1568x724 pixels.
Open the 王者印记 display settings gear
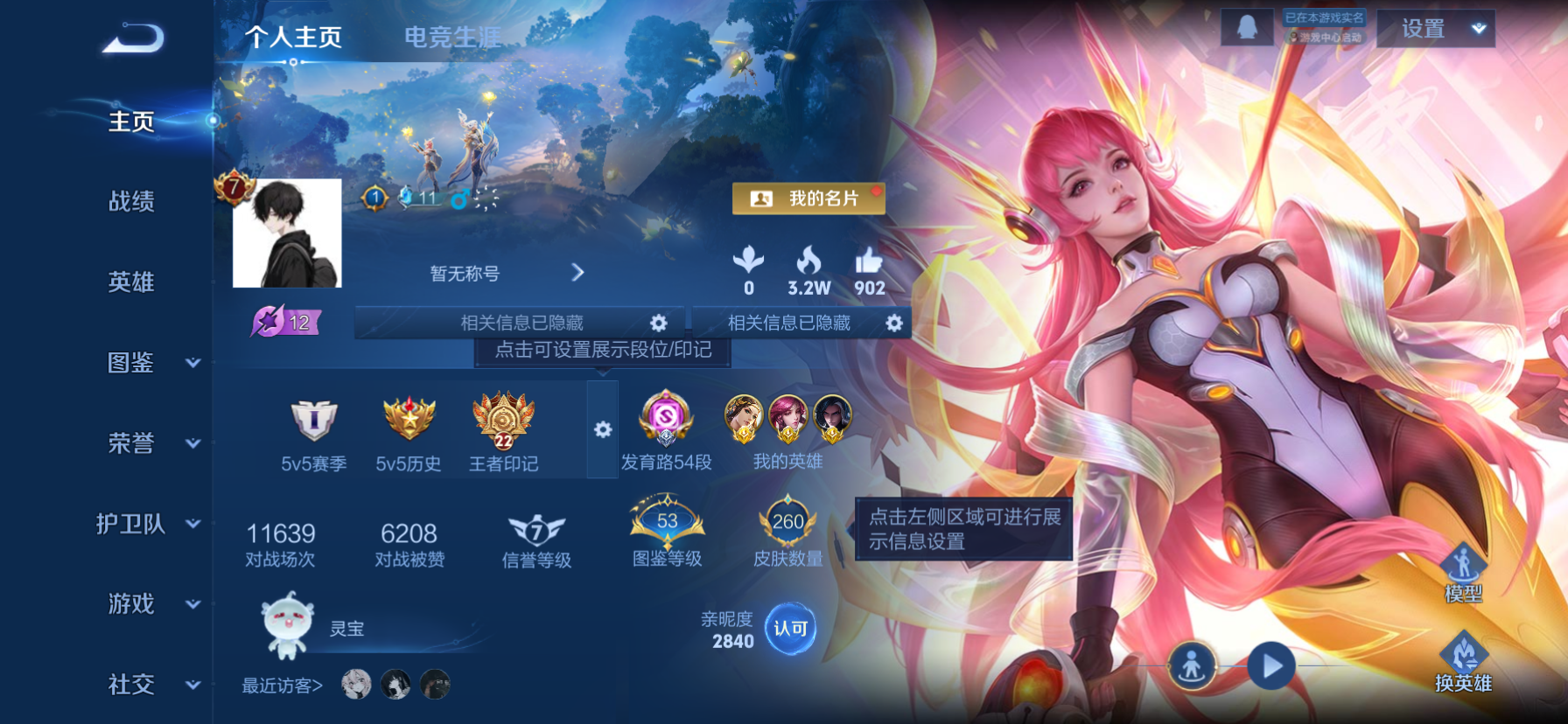point(602,428)
